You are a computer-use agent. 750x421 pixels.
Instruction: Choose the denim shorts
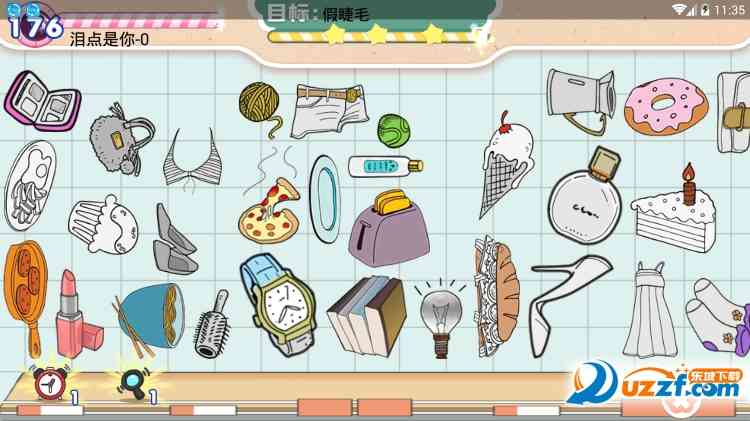pyautogui.click(x=330, y=110)
